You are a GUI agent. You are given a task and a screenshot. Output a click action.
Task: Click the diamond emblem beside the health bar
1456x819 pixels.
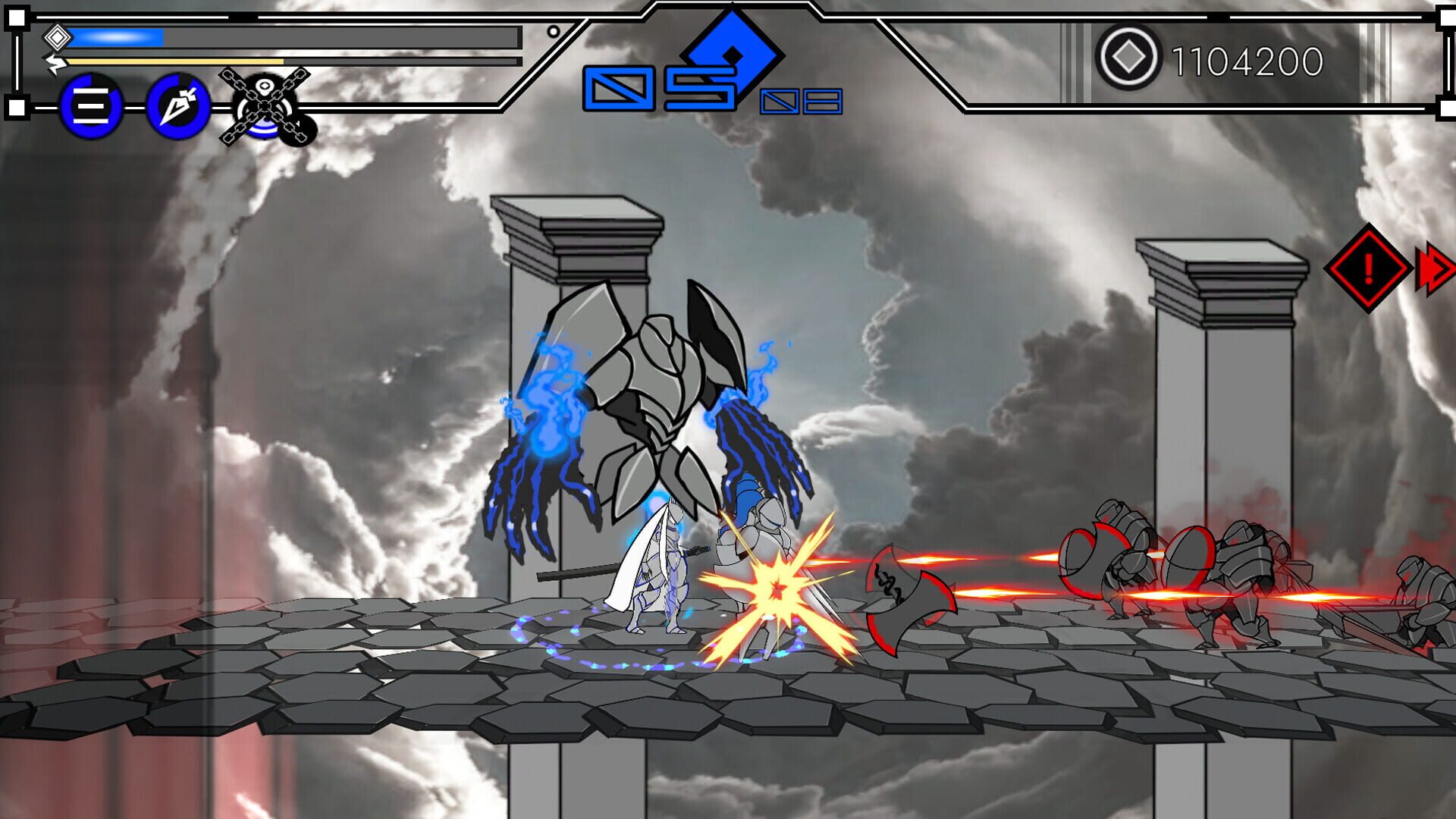click(x=57, y=37)
